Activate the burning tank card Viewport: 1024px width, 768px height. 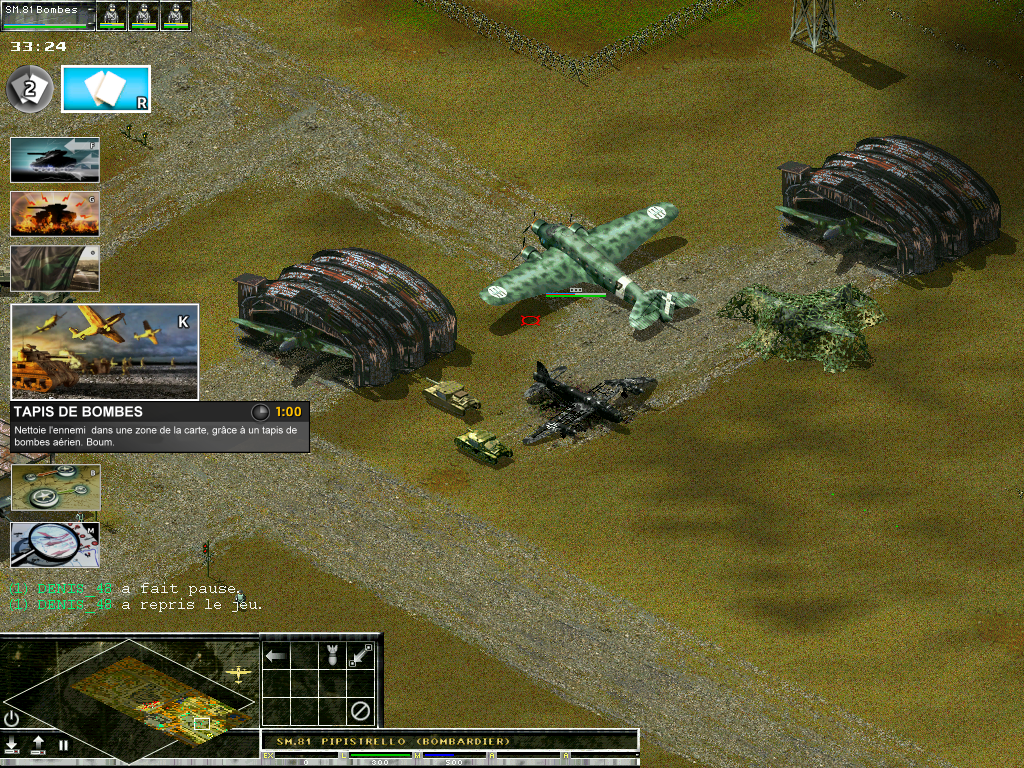point(55,213)
